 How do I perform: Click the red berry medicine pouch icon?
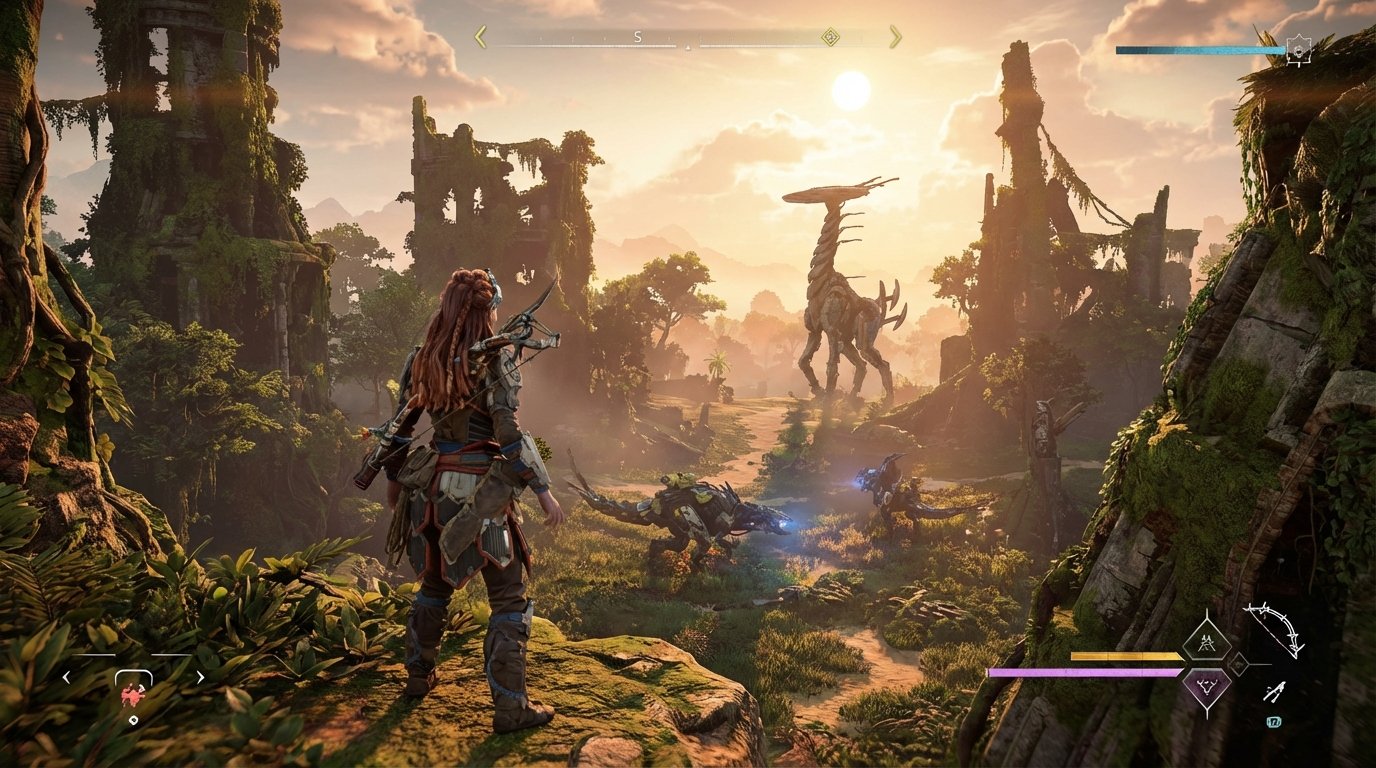pos(133,695)
